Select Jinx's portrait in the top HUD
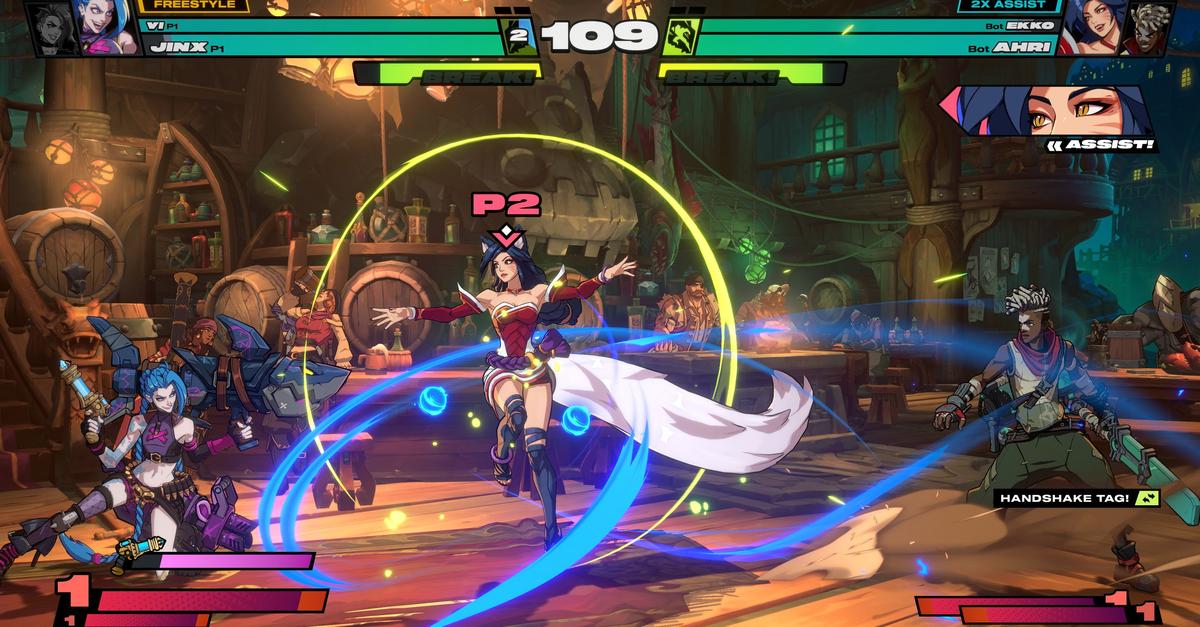 pyautogui.click(x=107, y=27)
